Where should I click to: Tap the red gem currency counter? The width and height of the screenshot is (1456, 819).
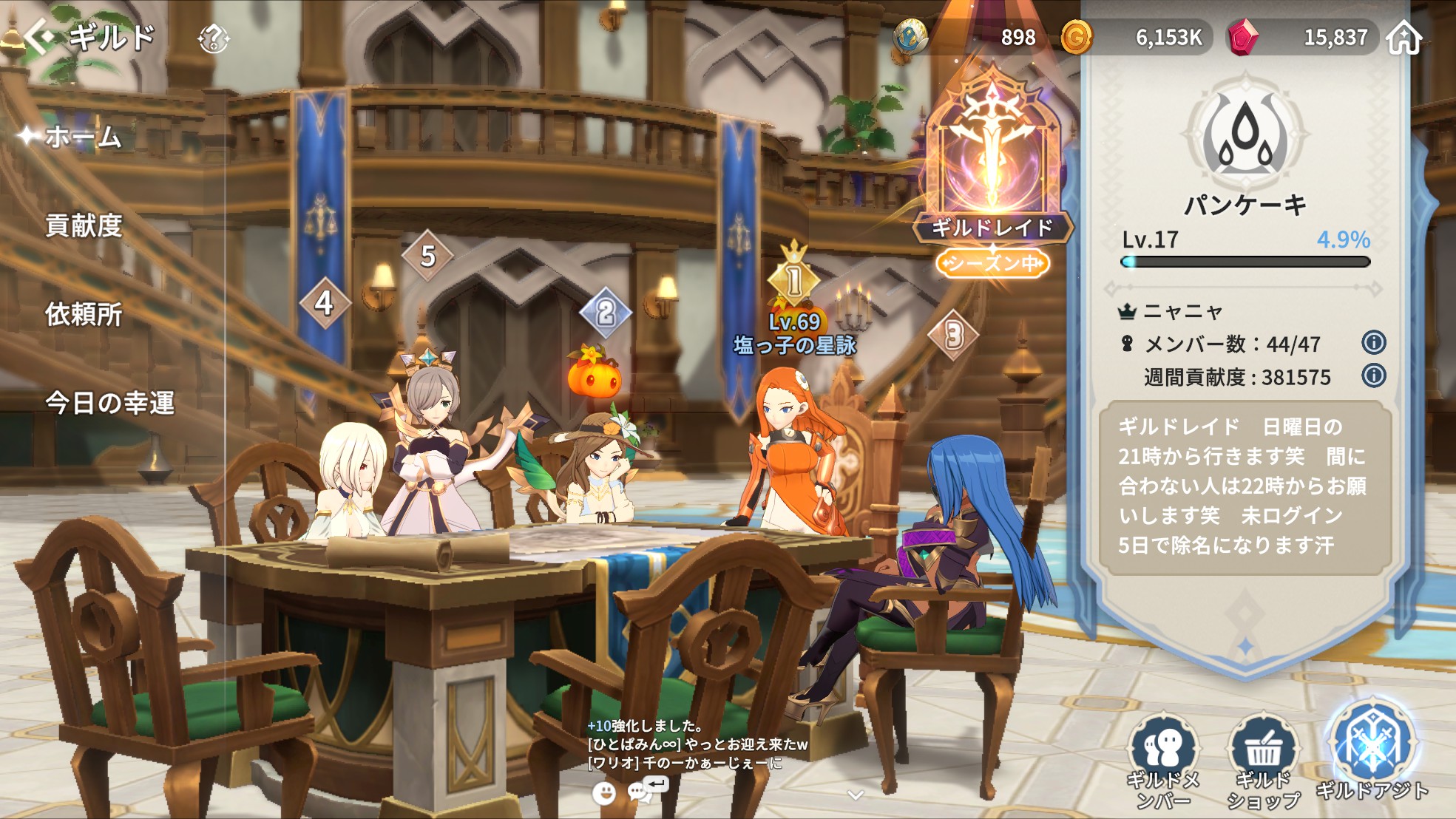point(1303,37)
